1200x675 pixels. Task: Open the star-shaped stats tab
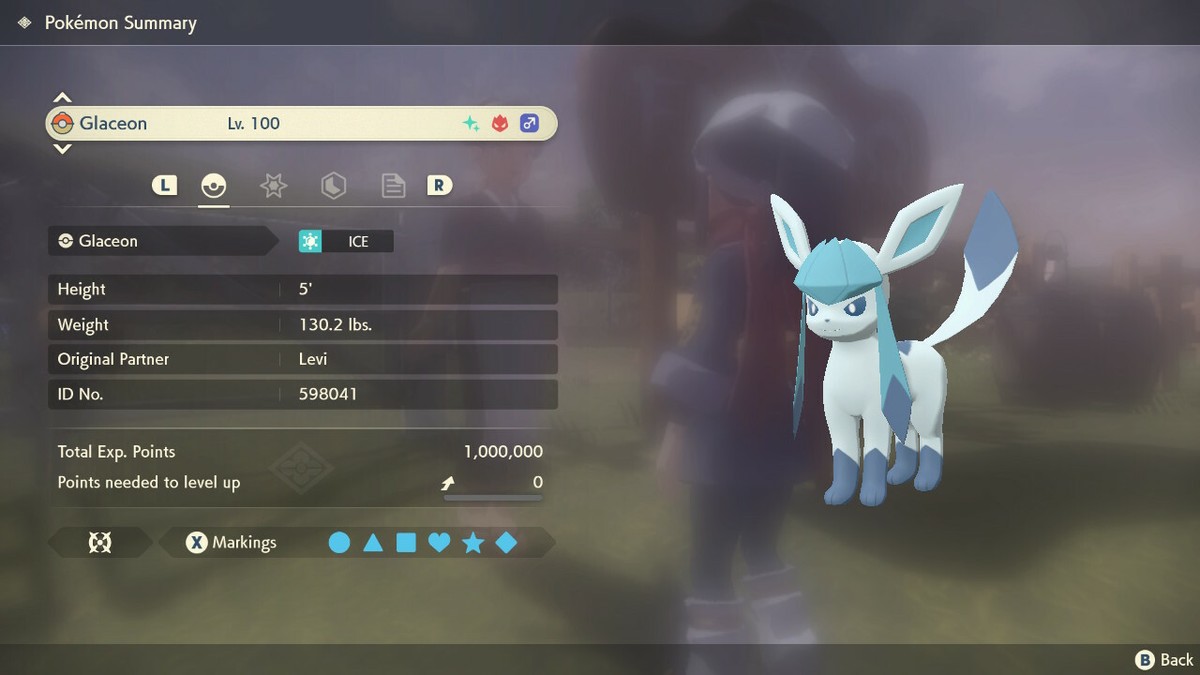pos(273,185)
